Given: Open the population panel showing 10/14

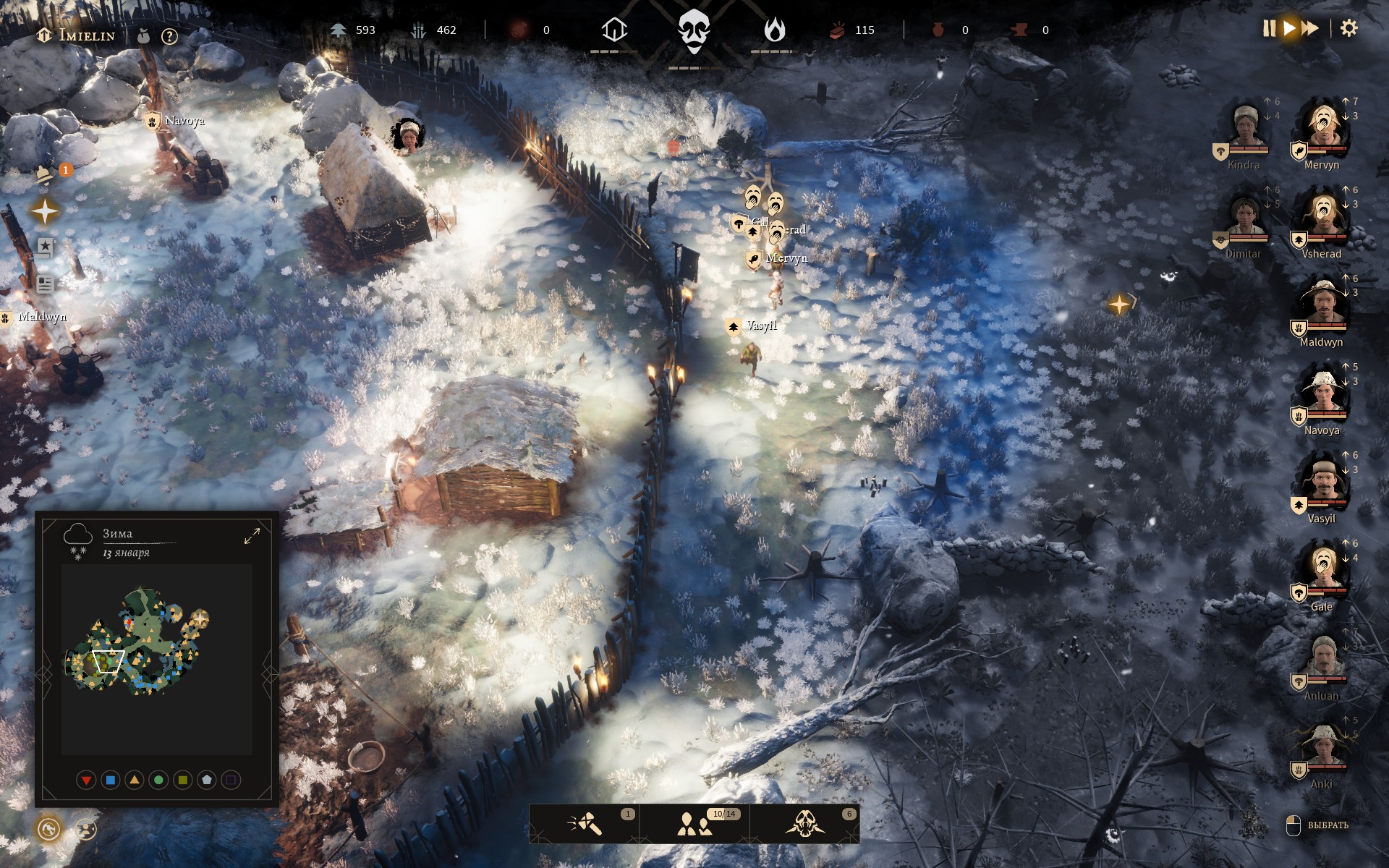Looking at the screenshot, I should [695, 824].
